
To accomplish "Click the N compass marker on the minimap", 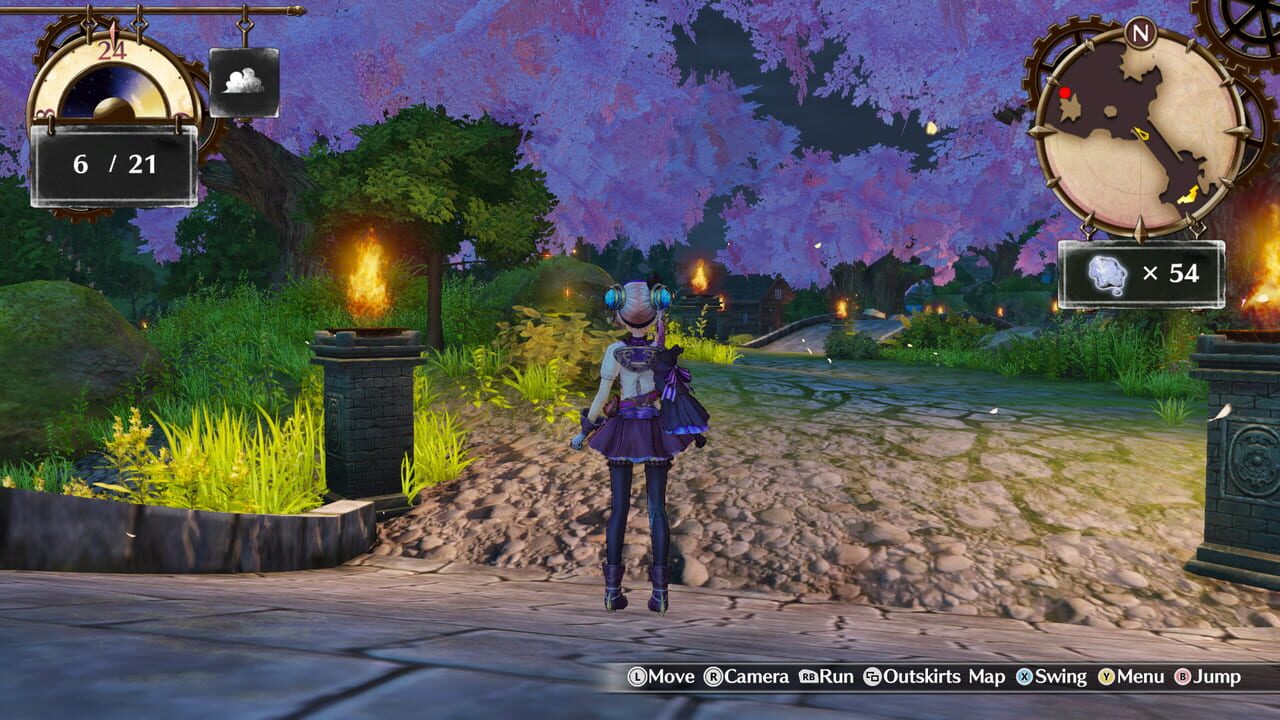I will (x=1140, y=33).
